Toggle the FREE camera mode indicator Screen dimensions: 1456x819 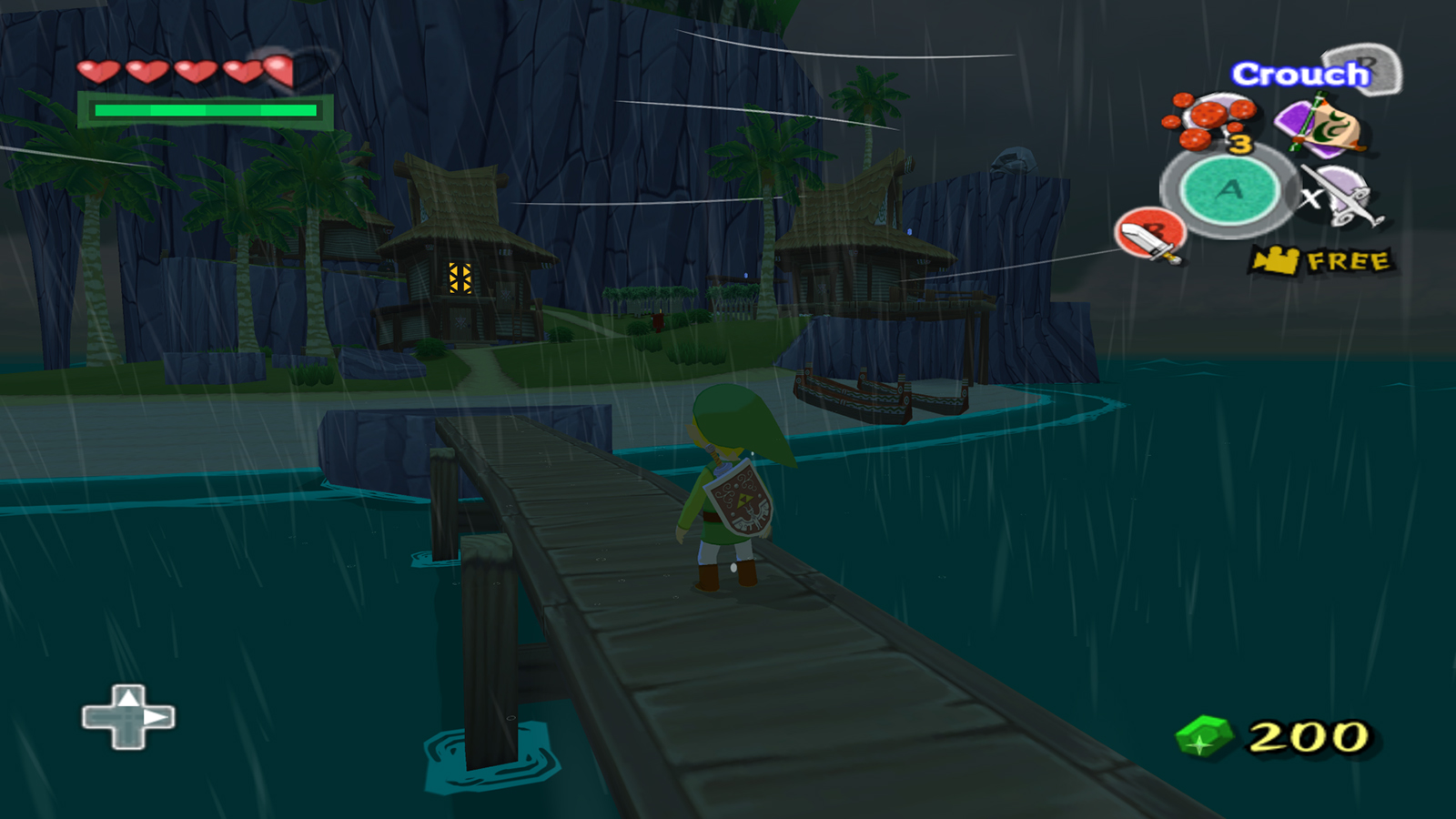tap(1322, 261)
